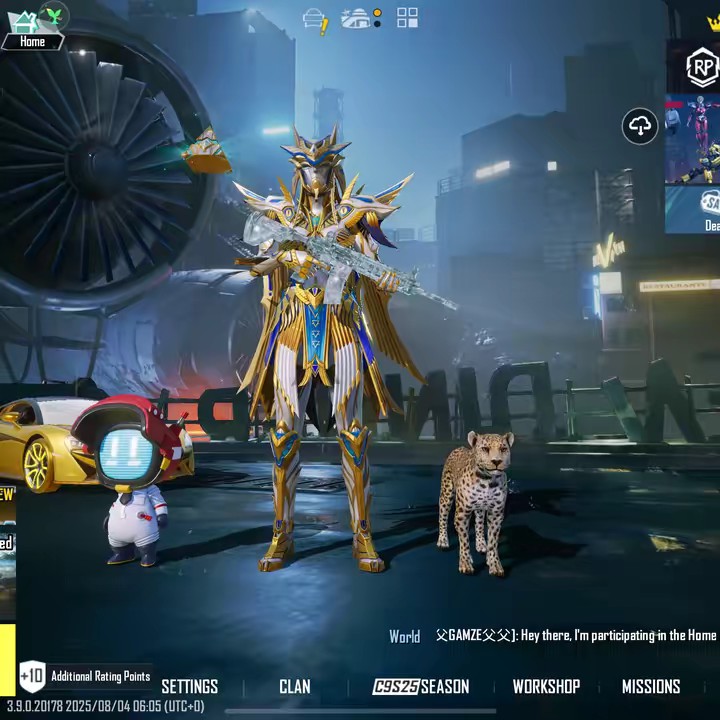This screenshot has height=720, width=720.
Task: Open the Workshop menu
Action: point(546,686)
